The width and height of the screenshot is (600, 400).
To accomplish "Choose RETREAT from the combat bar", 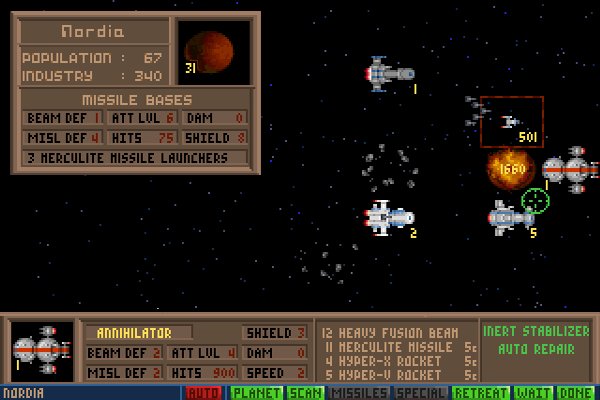I will click(x=484, y=393).
